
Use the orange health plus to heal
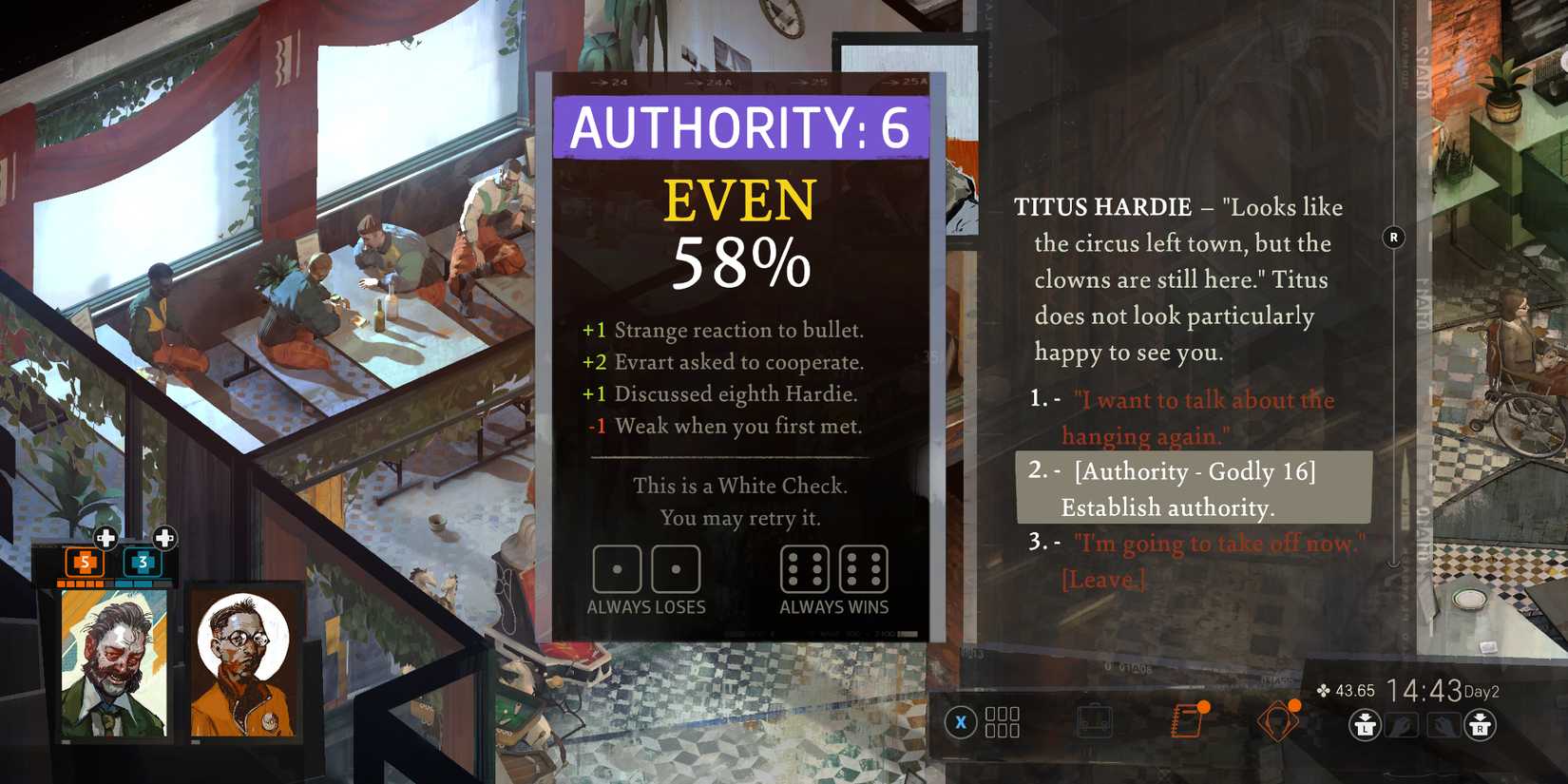coord(105,538)
